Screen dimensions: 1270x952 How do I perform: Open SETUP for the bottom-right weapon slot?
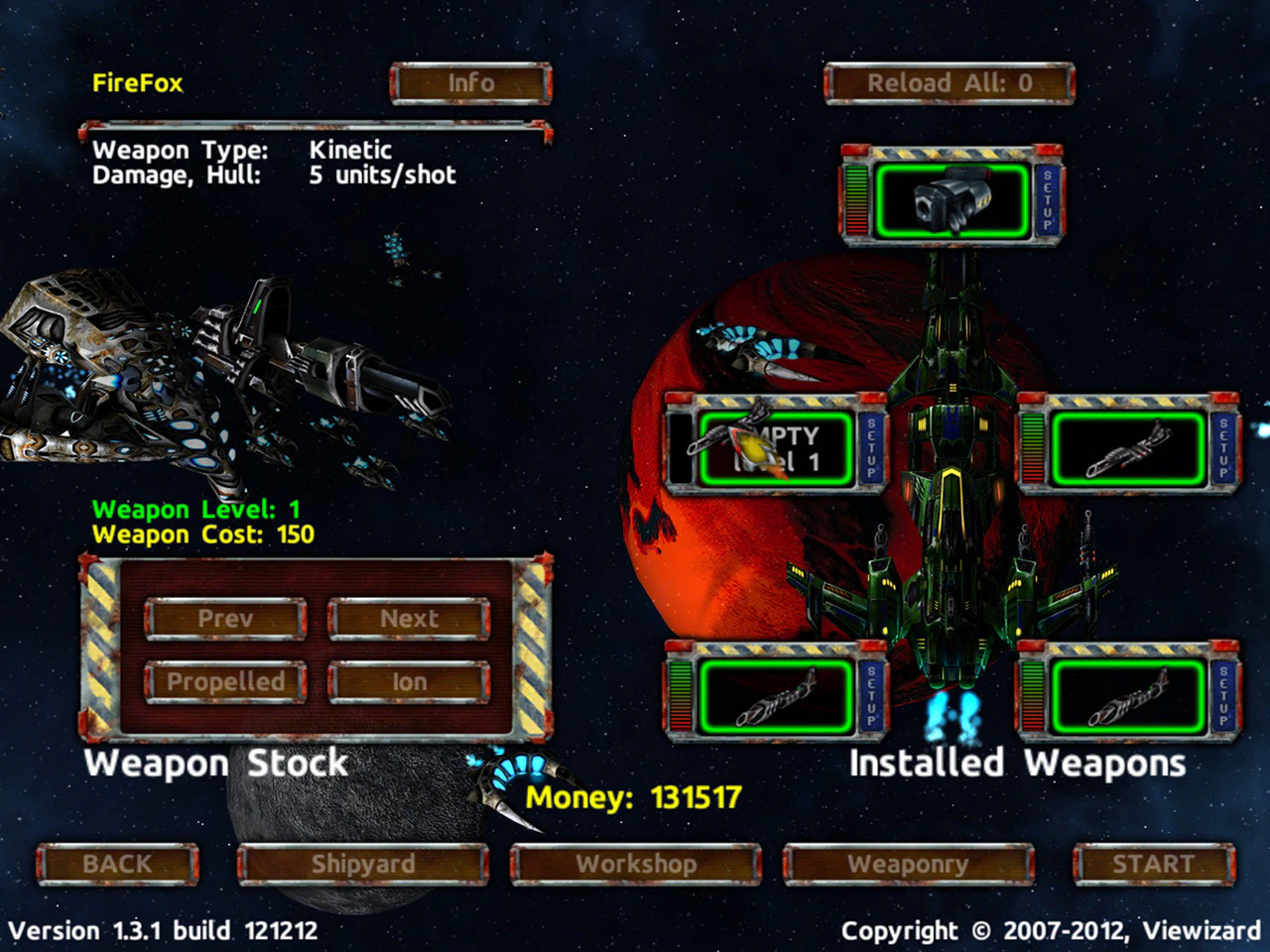[1223, 697]
